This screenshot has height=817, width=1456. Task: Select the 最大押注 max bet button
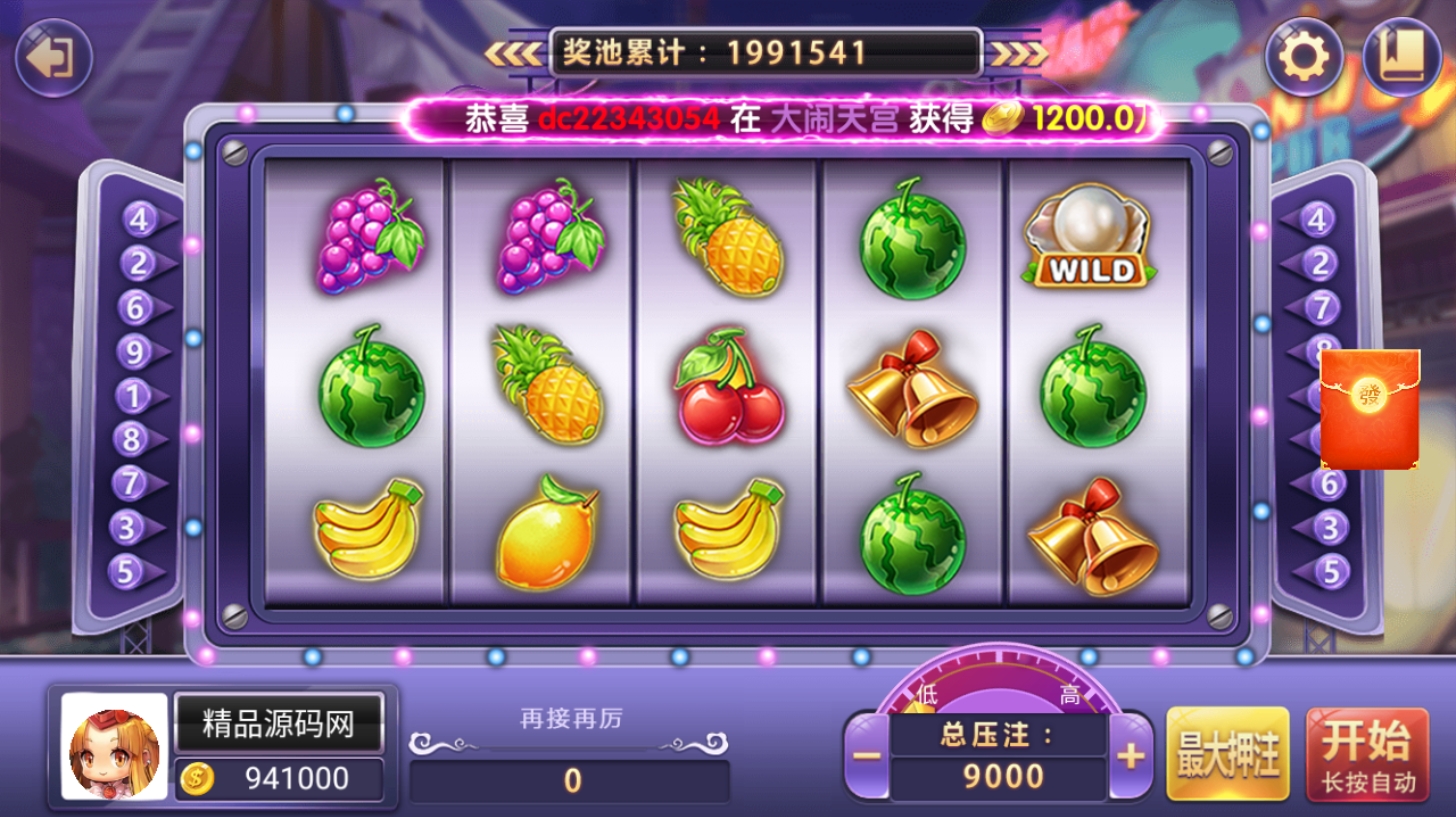tap(1228, 754)
